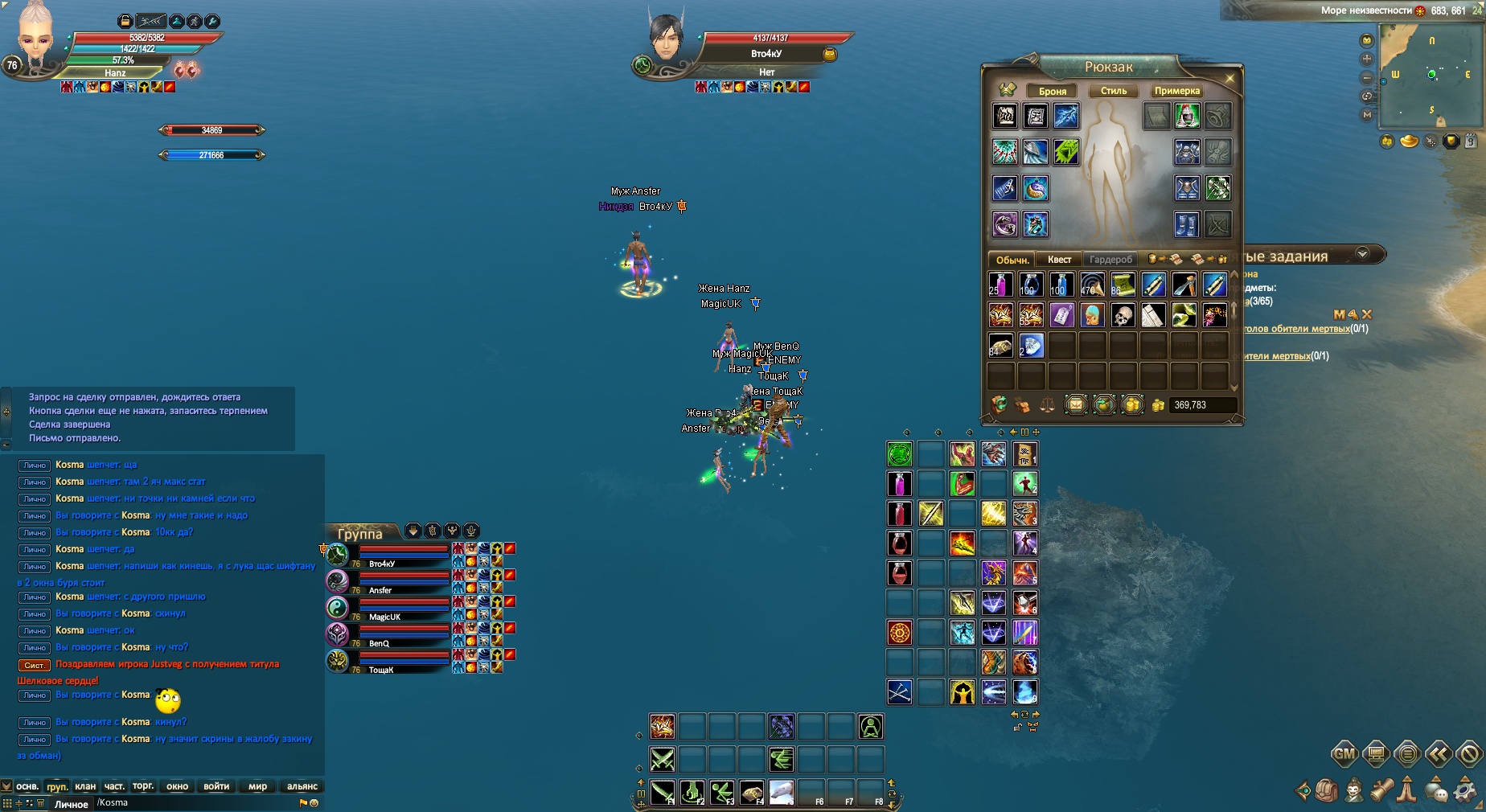The height and width of the screenshot is (812, 1486).
Task: Switch to the Броня equipment tab
Action: [x=1052, y=91]
